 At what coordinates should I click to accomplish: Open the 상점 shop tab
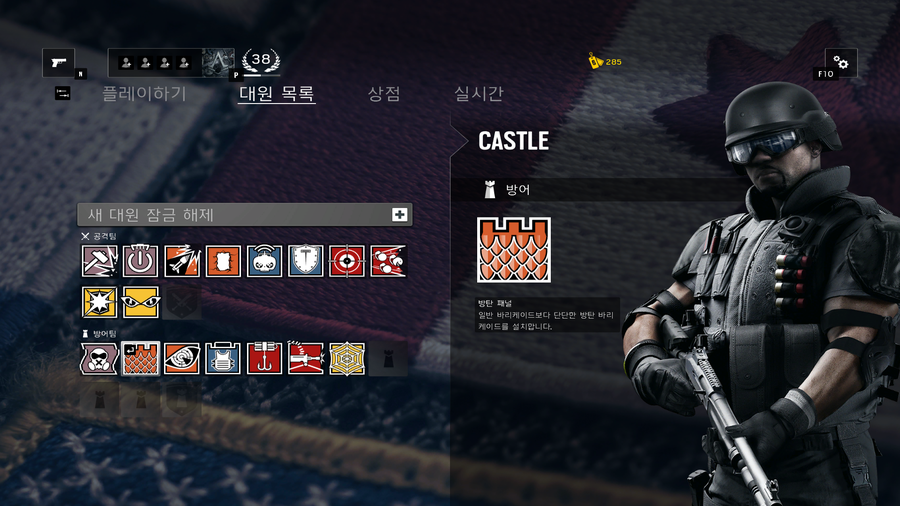[384, 94]
